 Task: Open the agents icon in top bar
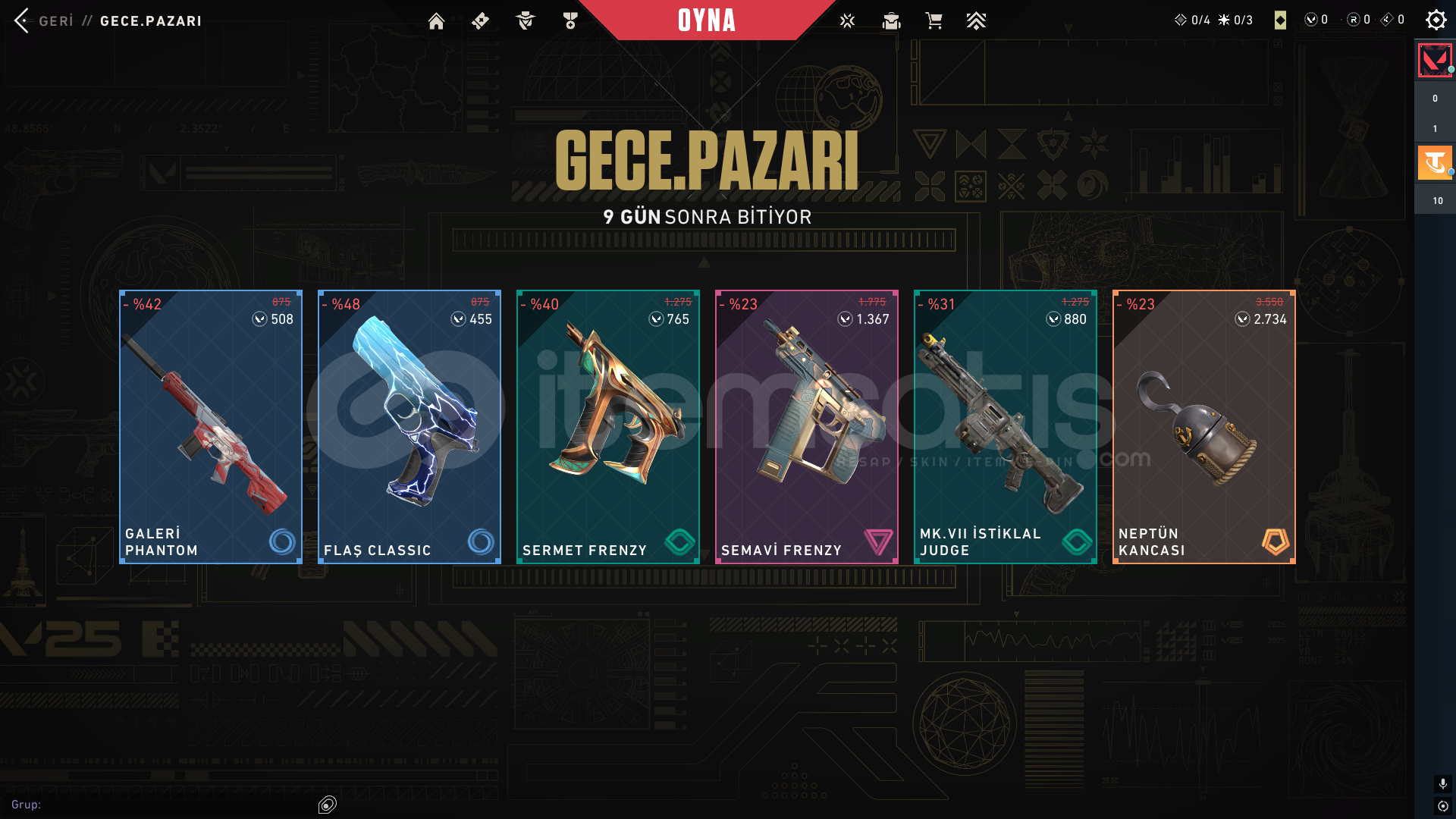525,21
